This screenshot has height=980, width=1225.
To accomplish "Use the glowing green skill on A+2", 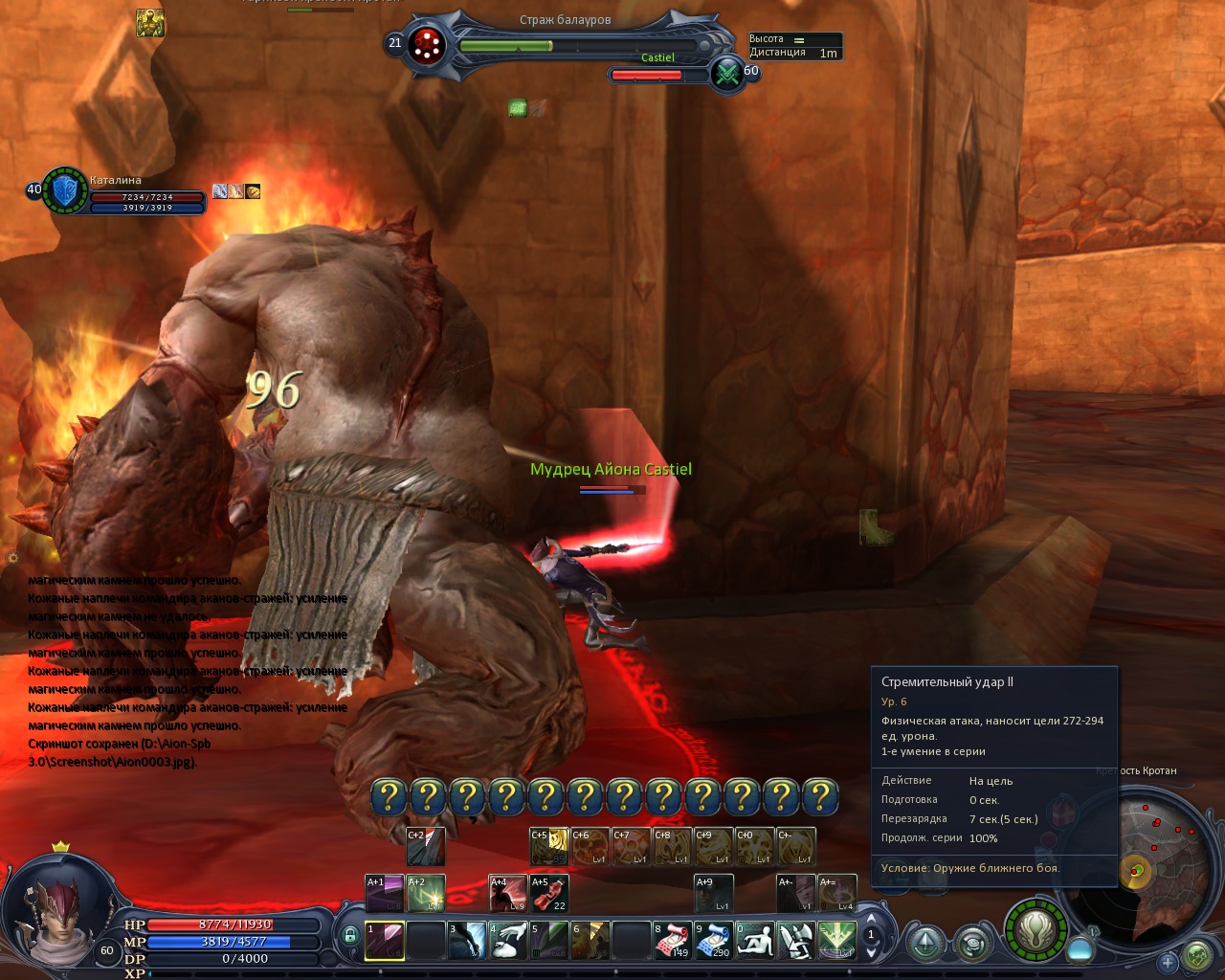I will pyautogui.click(x=426, y=893).
